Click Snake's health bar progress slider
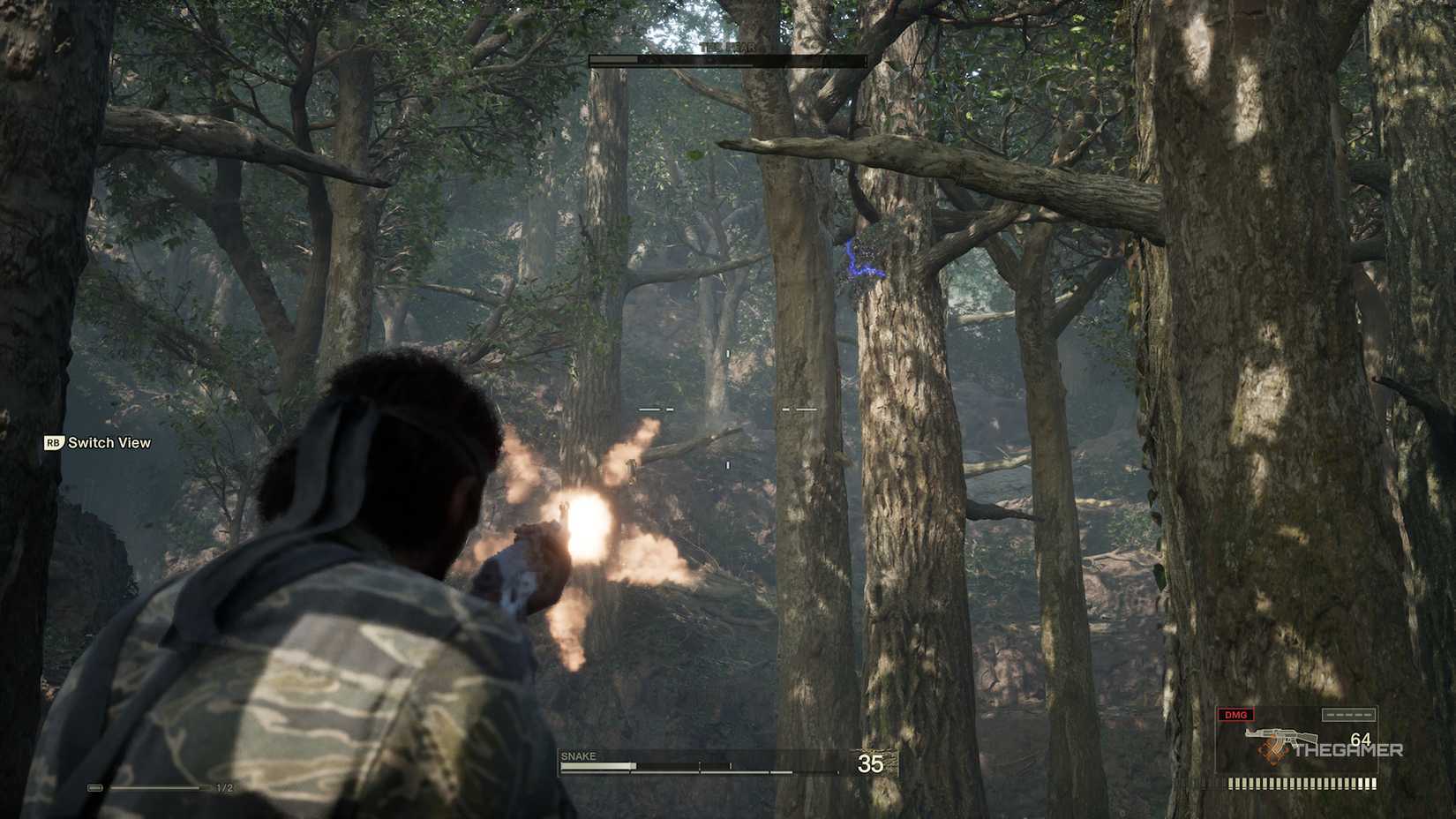The width and height of the screenshot is (1456, 819). pos(597,766)
